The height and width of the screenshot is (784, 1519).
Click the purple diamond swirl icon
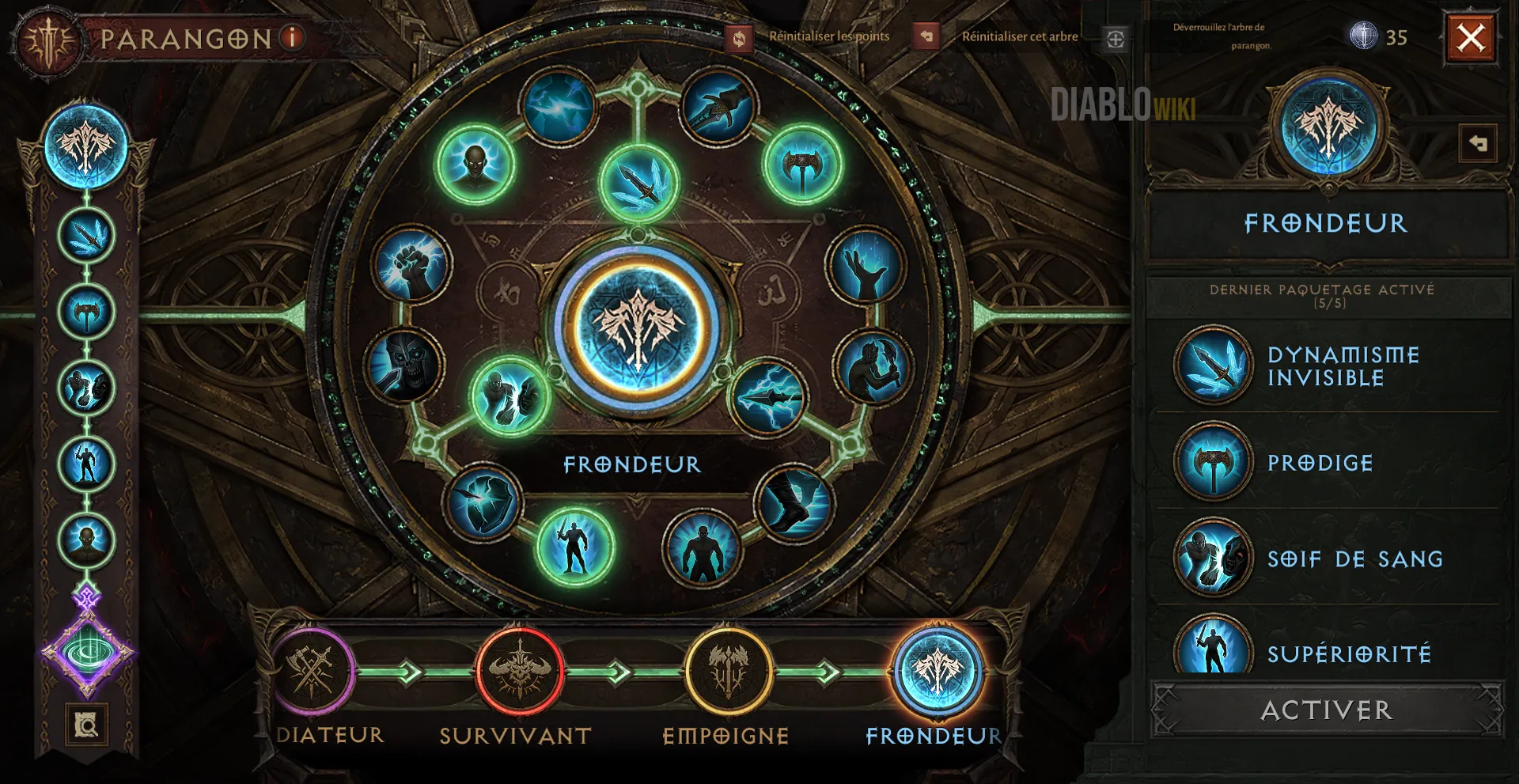coord(87,653)
